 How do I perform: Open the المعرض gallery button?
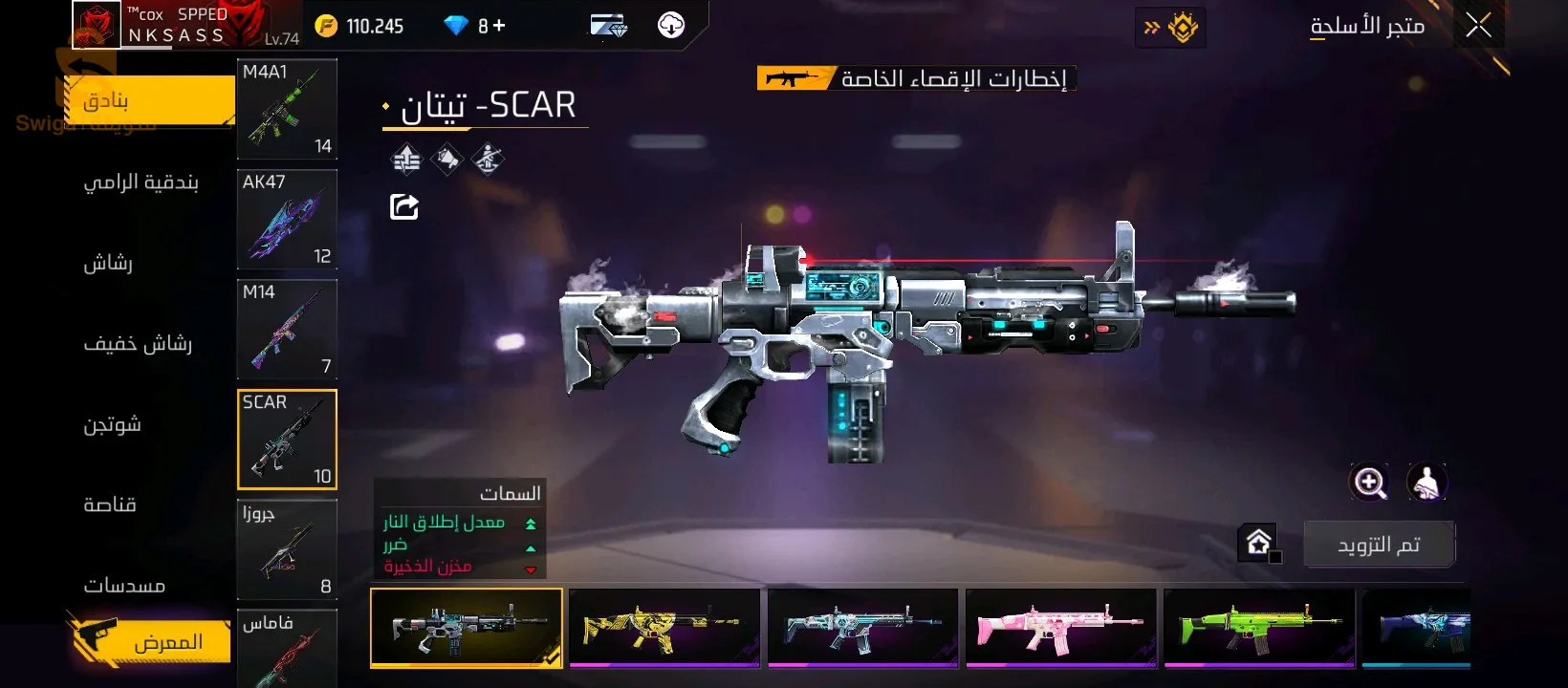point(153,641)
